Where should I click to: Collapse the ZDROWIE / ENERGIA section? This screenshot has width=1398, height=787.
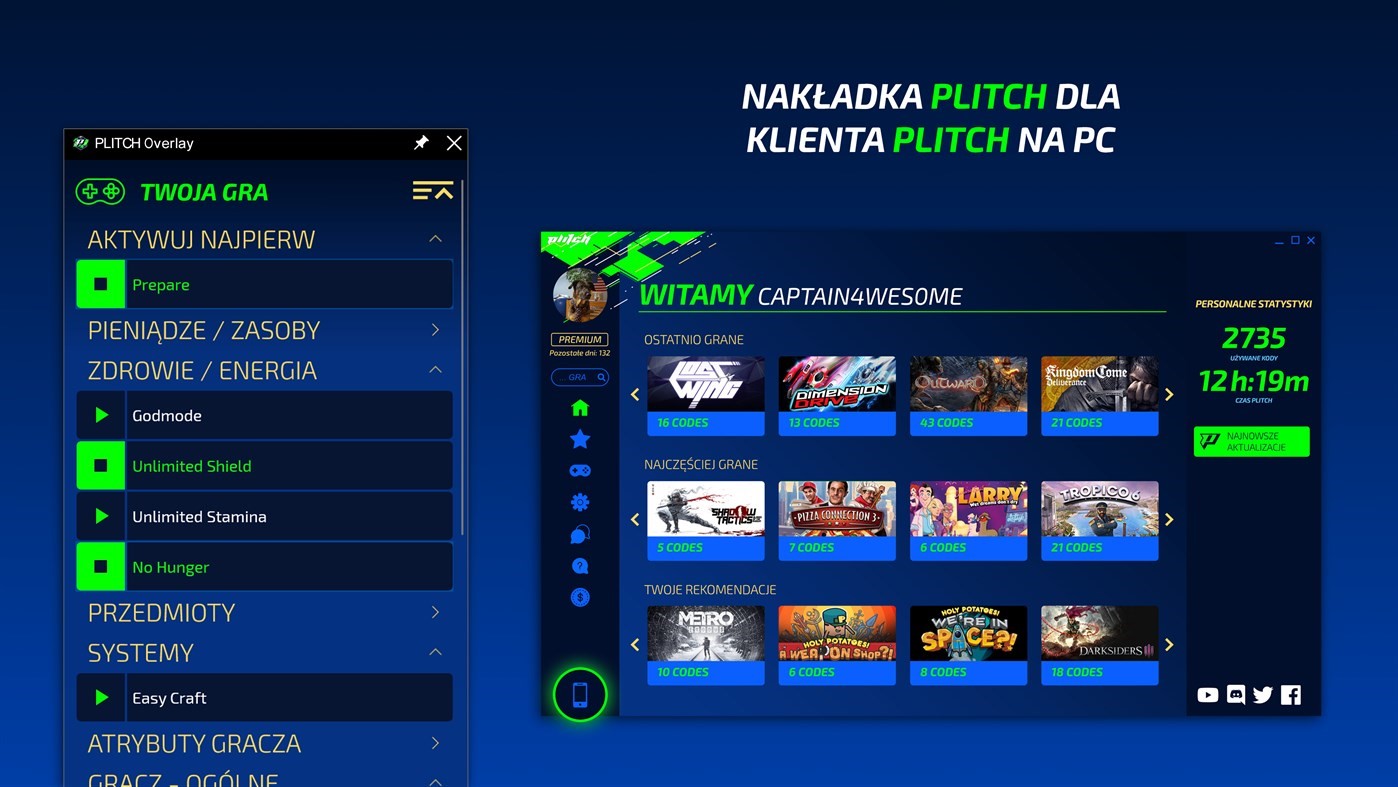click(435, 370)
